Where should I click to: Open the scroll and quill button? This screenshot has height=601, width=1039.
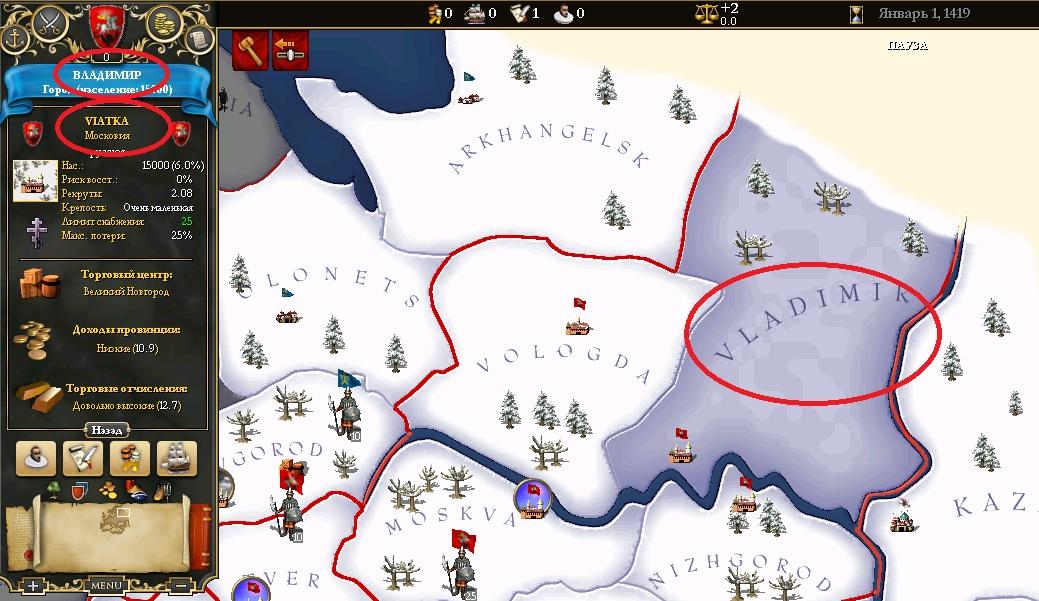[x=84, y=458]
